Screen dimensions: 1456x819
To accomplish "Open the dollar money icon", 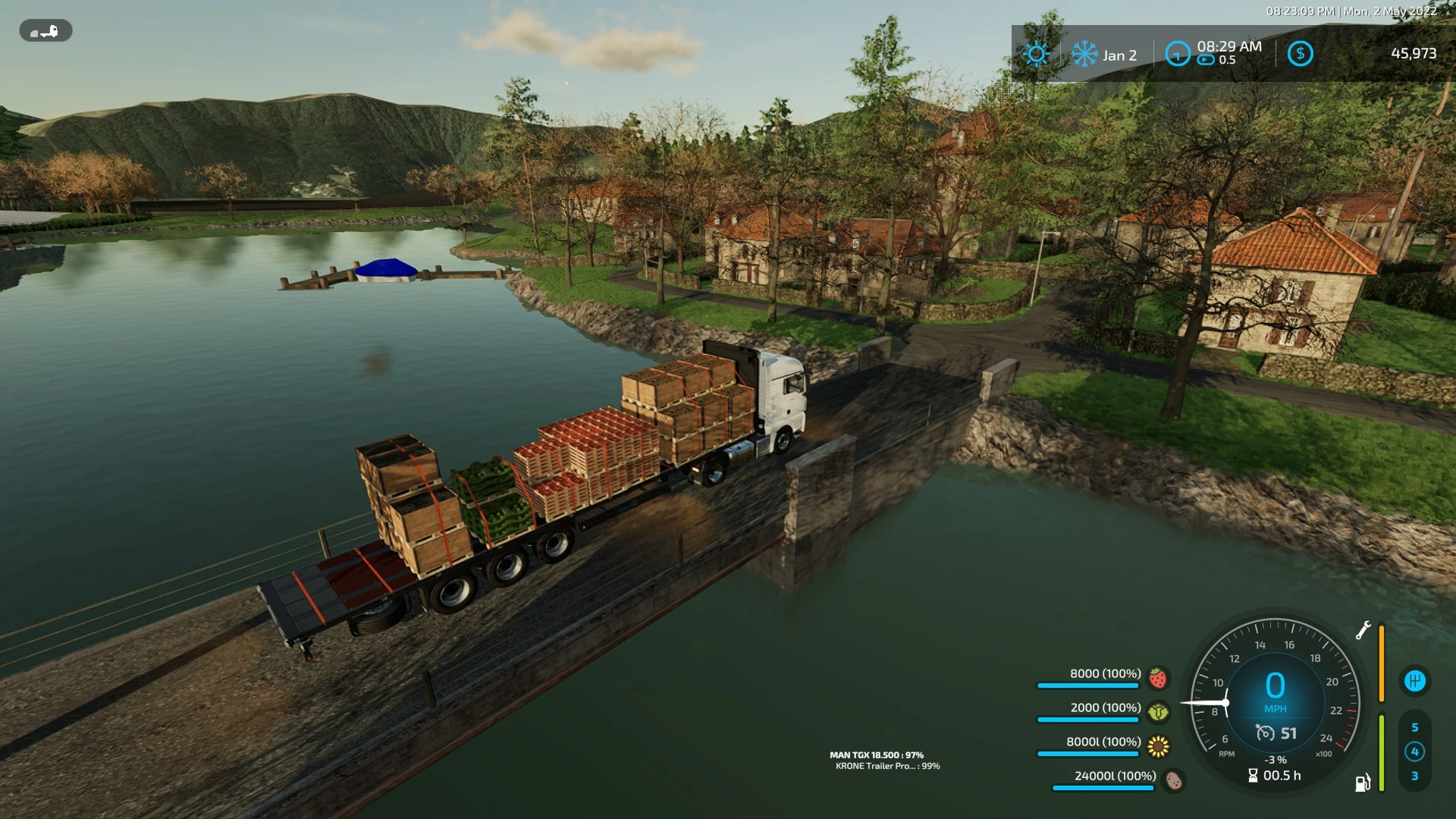I will coord(1300,54).
